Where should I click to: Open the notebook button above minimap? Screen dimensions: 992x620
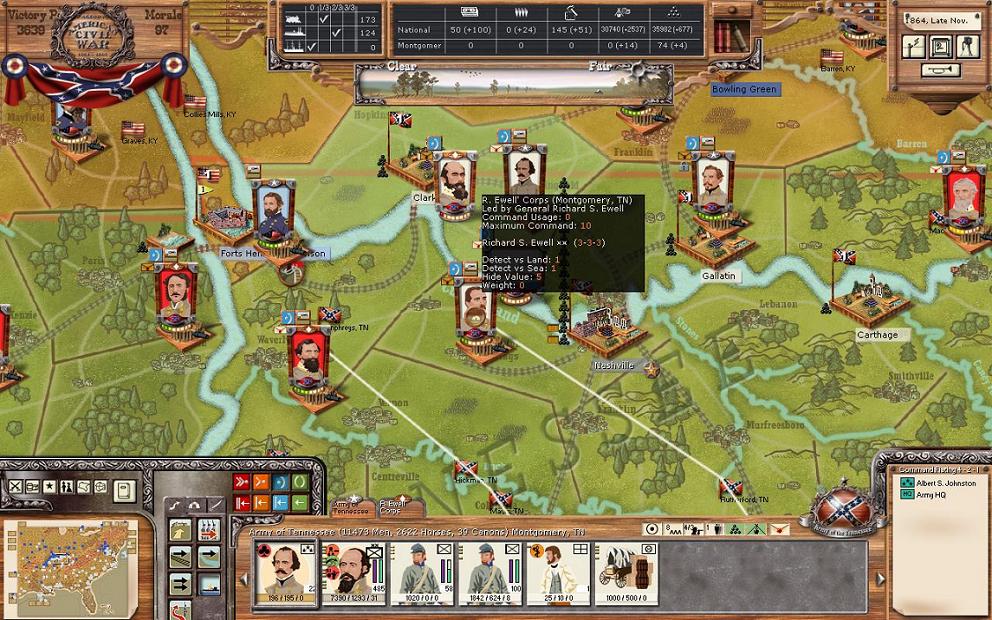click(123, 490)
